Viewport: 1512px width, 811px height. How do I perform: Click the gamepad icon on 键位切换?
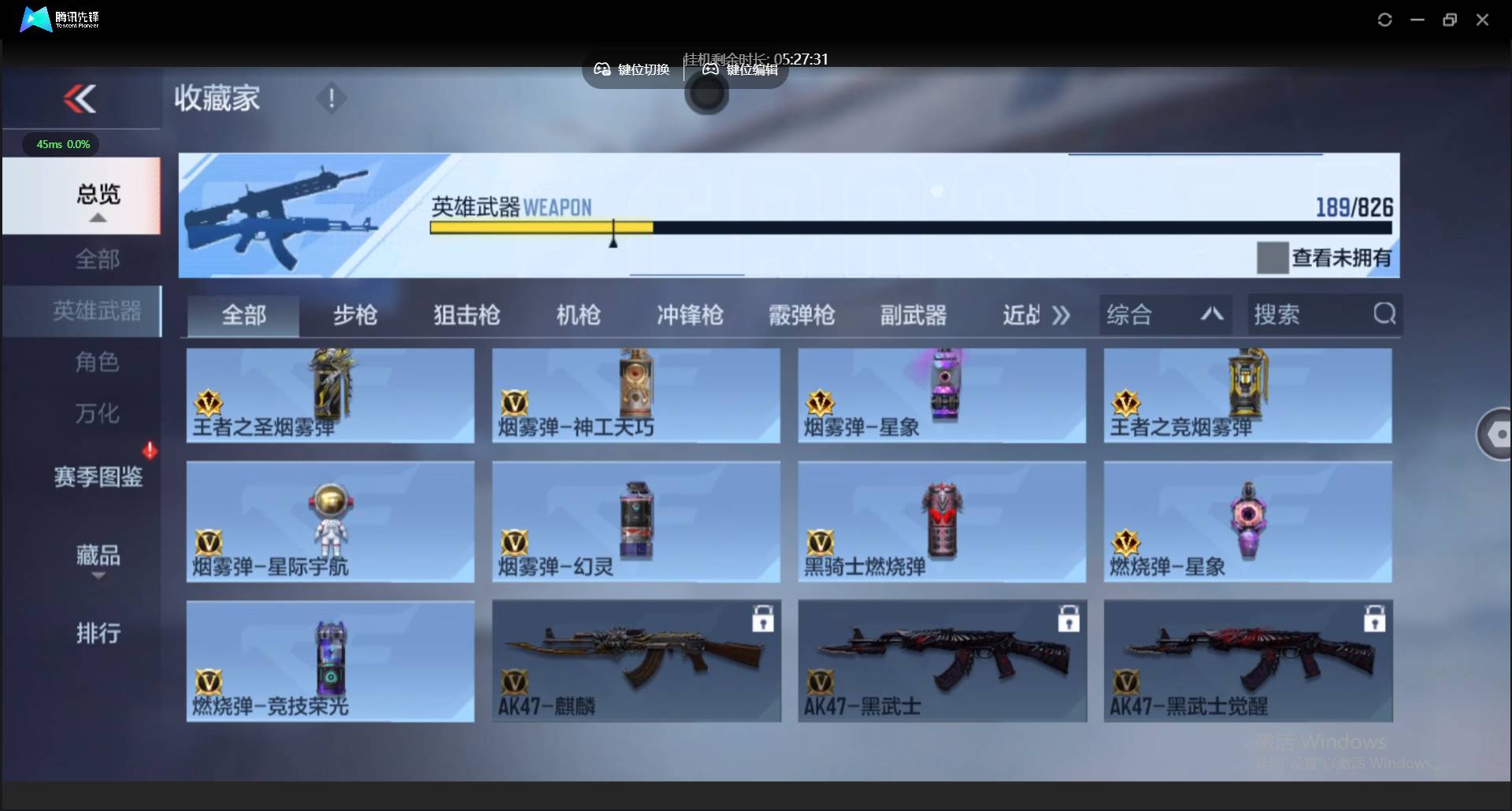pos(602,69)
